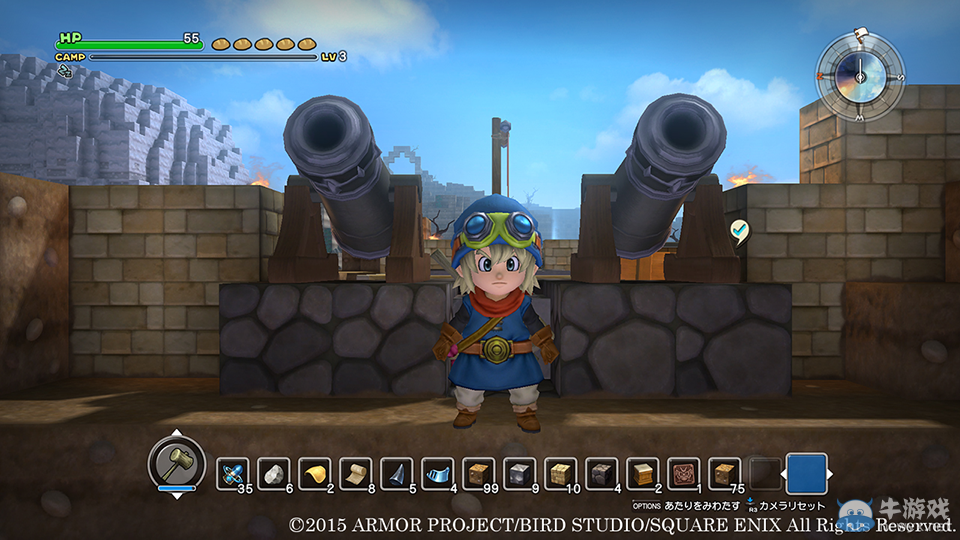
Task: Choose the sandstone brick block with 10
Action: coord(561,473)
